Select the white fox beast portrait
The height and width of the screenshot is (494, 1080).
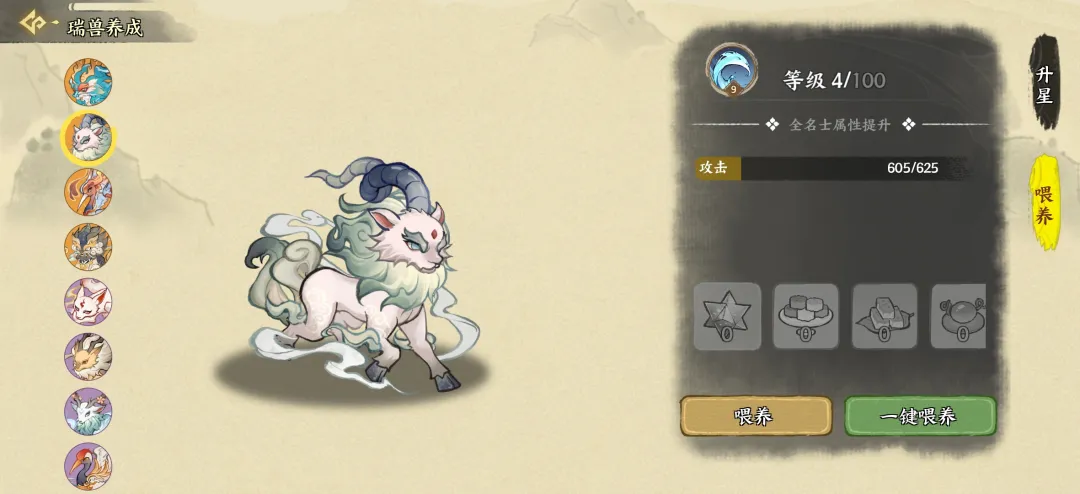(88, 302)
